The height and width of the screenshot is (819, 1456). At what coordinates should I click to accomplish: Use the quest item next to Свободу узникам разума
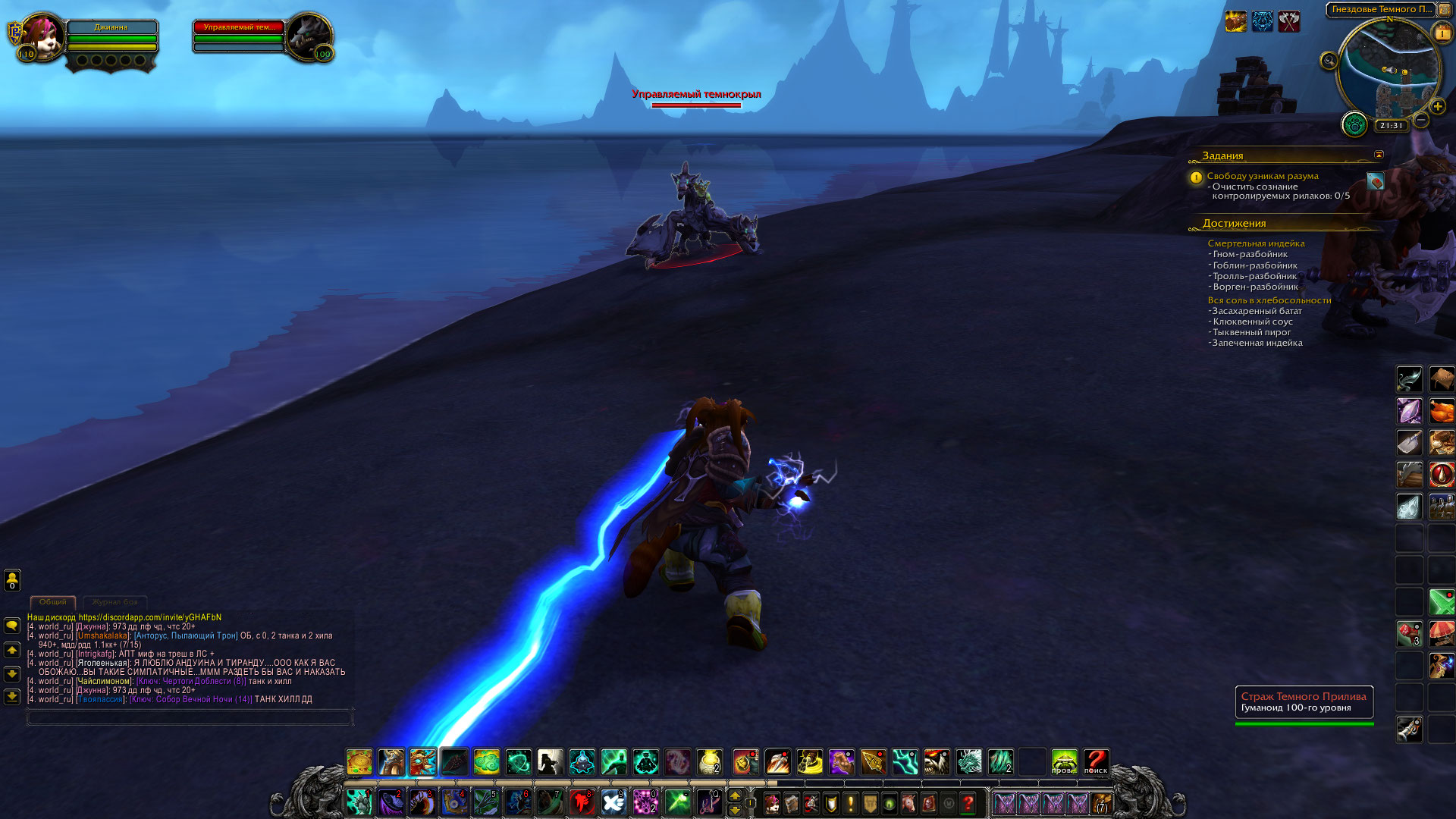tap(1375, 181)
